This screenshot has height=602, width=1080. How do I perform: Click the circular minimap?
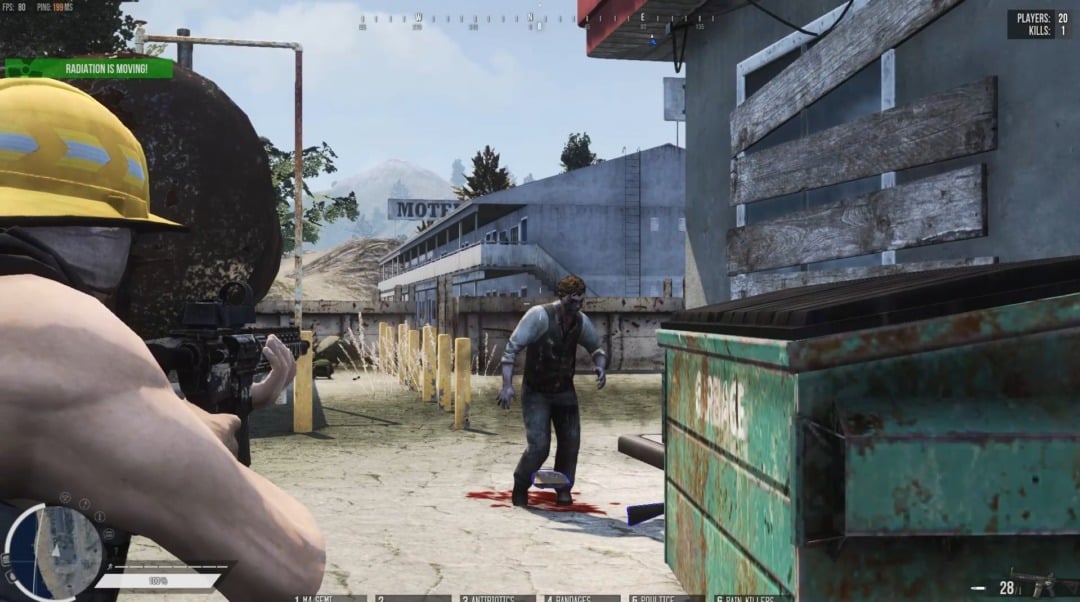pos(55,551)
